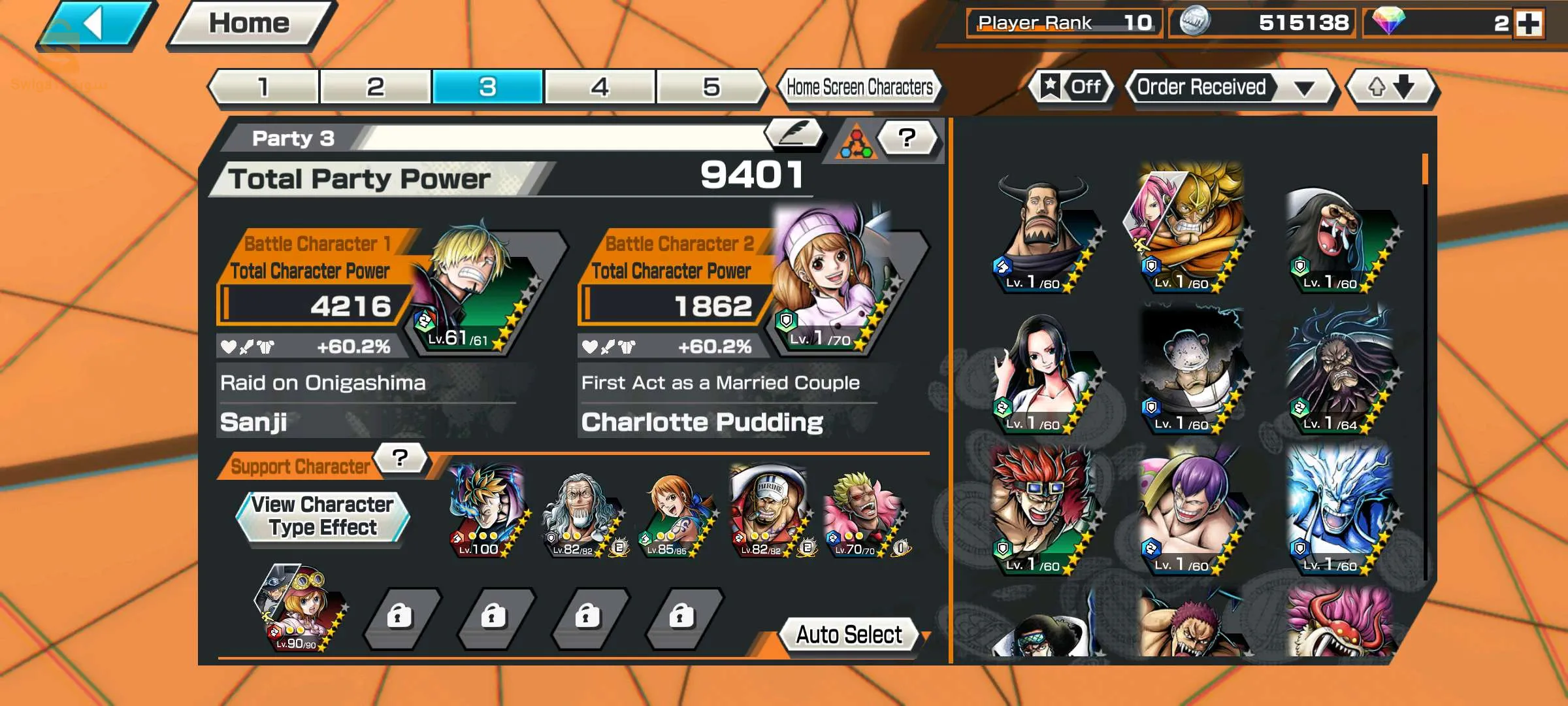Image resolution: width=1568 pixels, height=706 pixels.
Task: Add rainbow diamonds with plus button
Action: pyautogui.click(x=1529, y=24)
